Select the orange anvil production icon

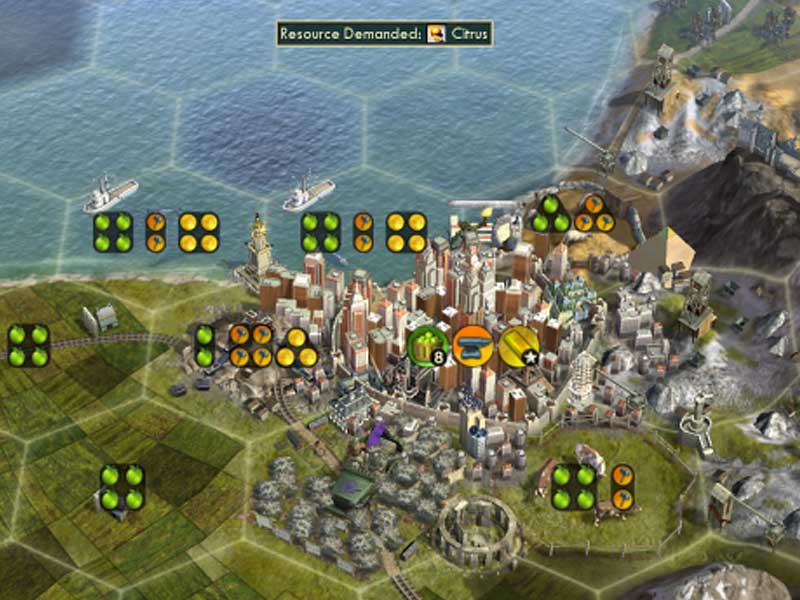click(473, 346)
